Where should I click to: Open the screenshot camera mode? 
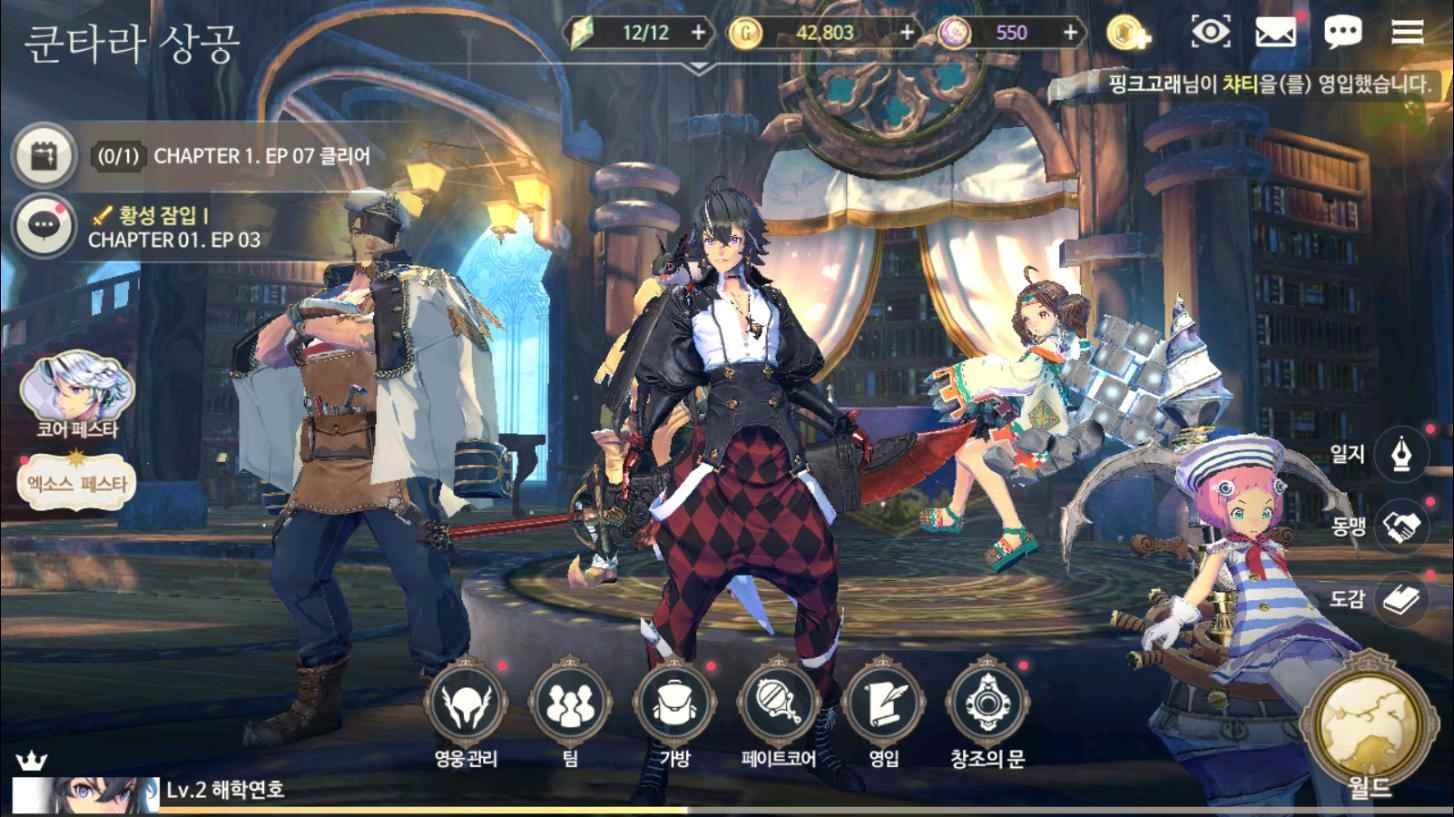point(1210,33)
